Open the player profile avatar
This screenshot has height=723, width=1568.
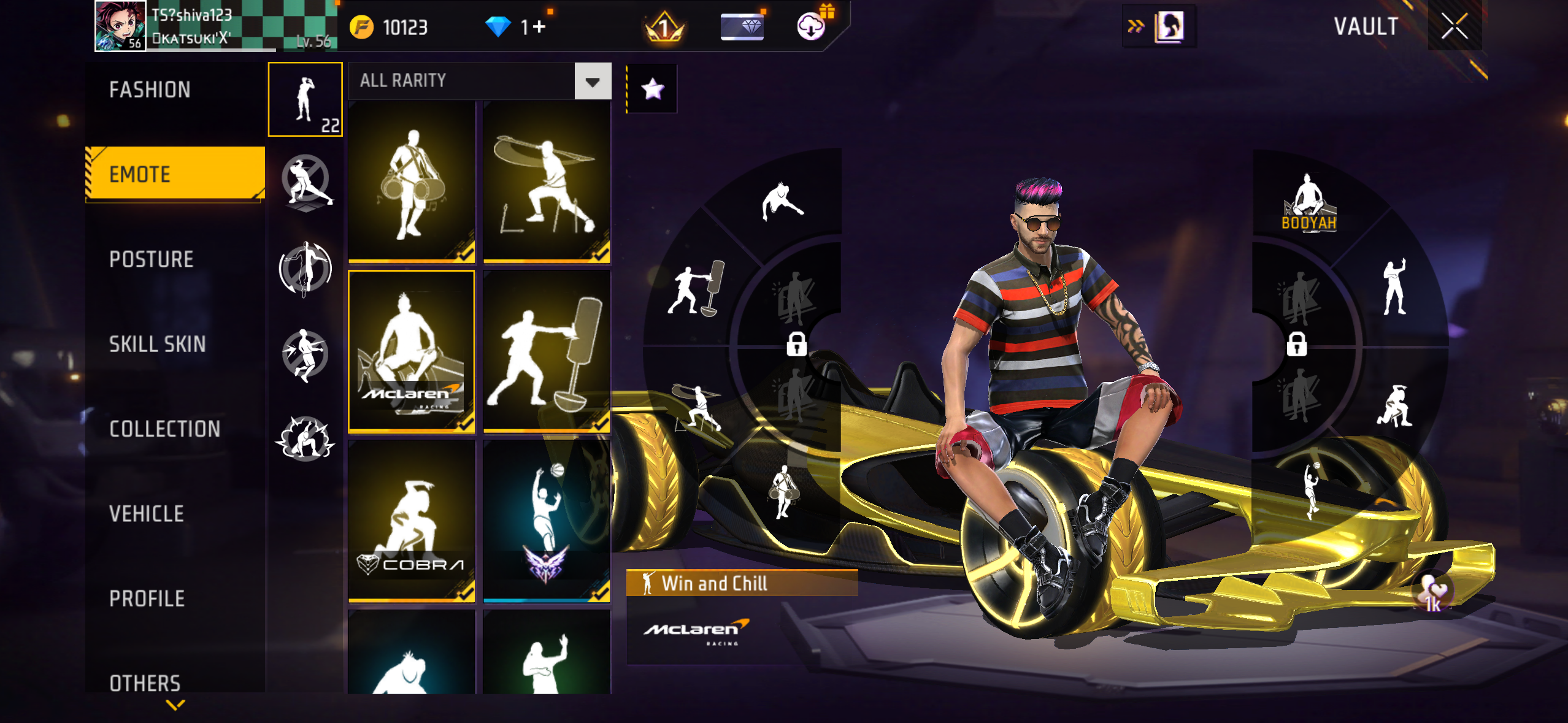pos(120,26)
